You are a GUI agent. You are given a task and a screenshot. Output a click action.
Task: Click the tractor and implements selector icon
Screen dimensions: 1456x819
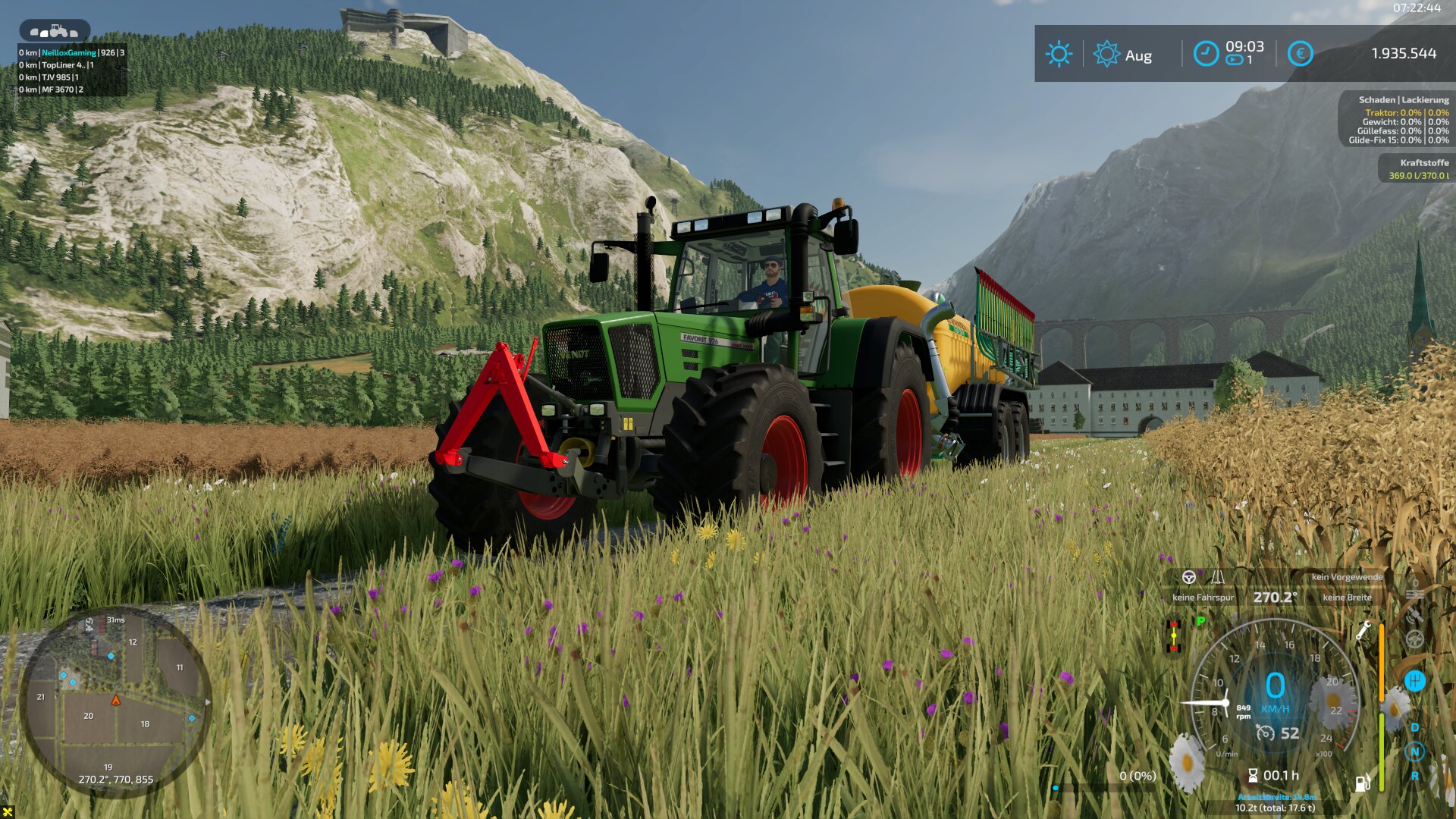point(55,31)
